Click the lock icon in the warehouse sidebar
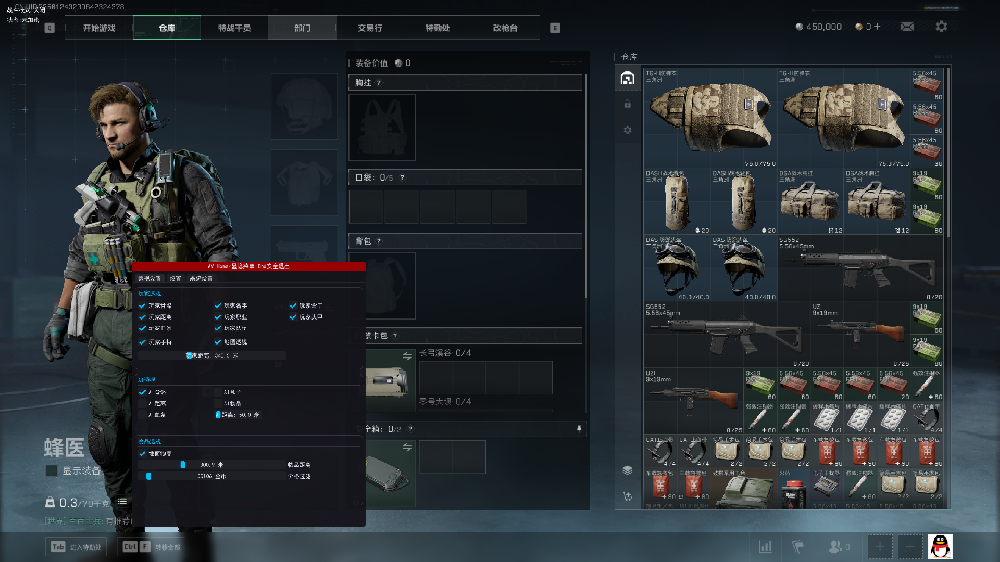The width and height of the screenshot is (1000, 562). point(627,104)
